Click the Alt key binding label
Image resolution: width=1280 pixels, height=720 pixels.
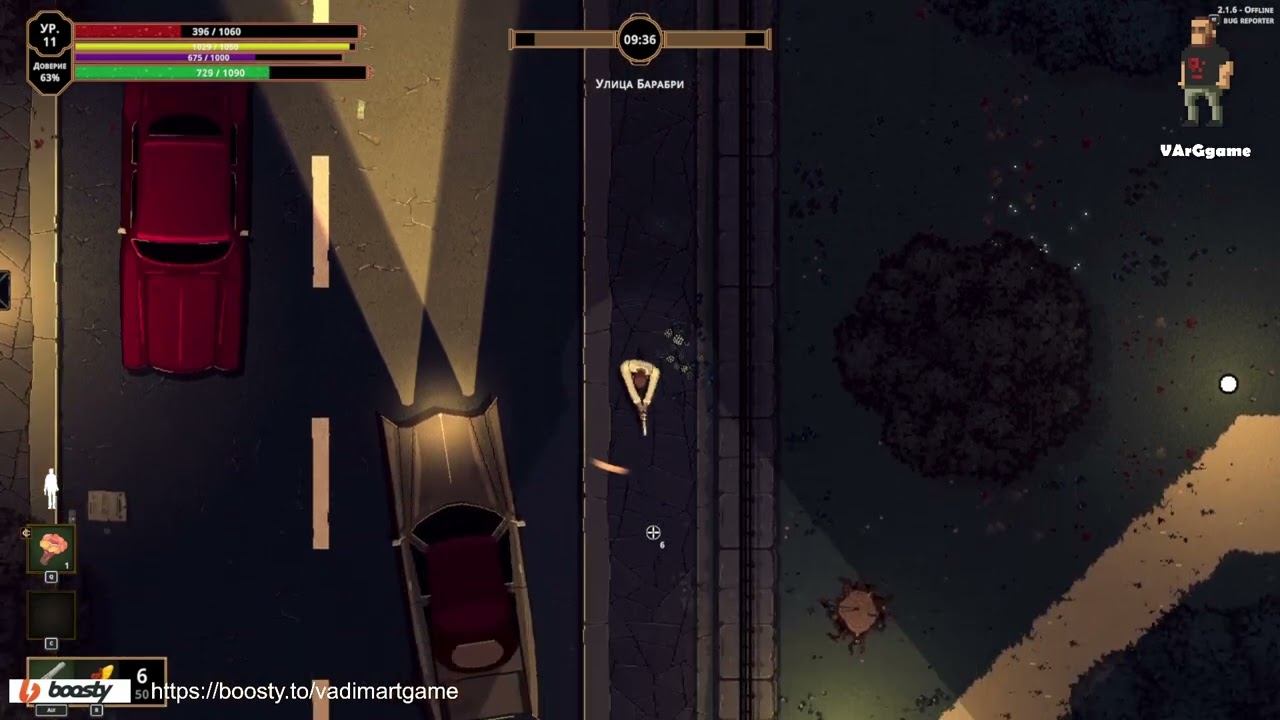50,709
